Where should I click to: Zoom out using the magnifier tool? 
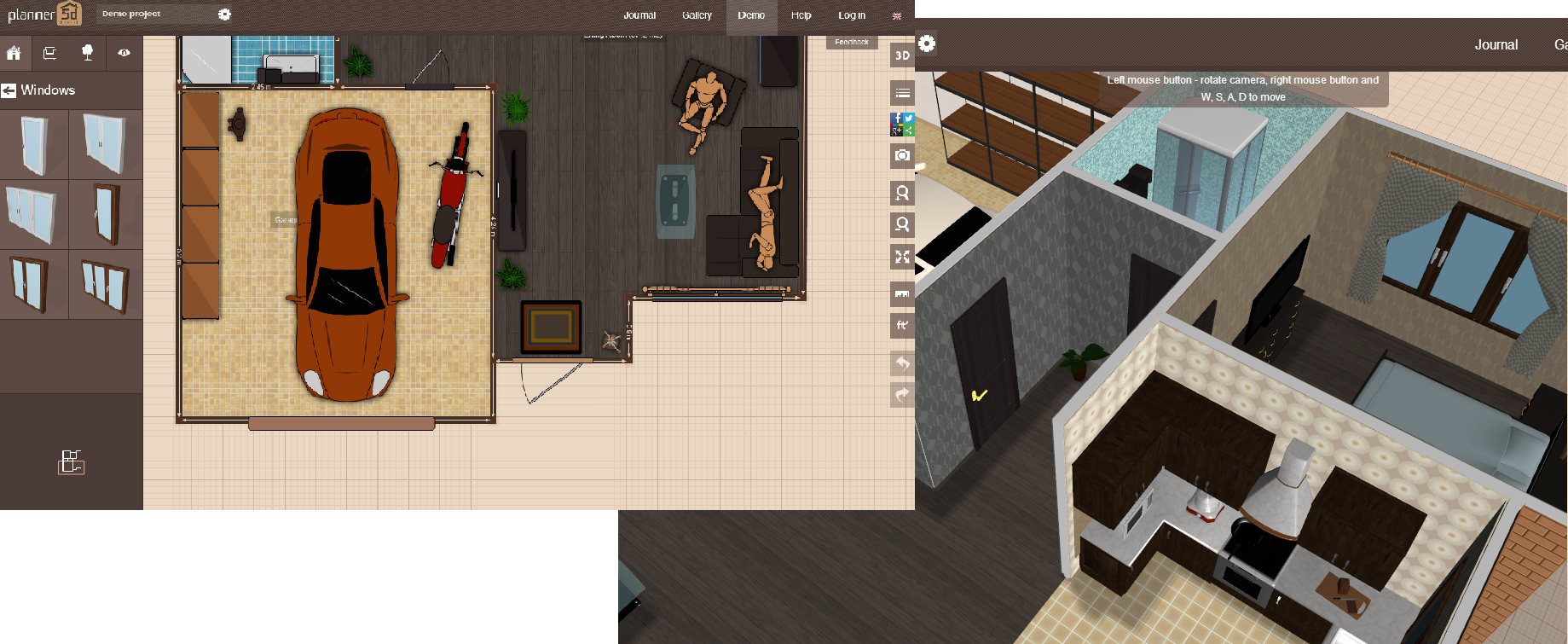tap(902, 224)
